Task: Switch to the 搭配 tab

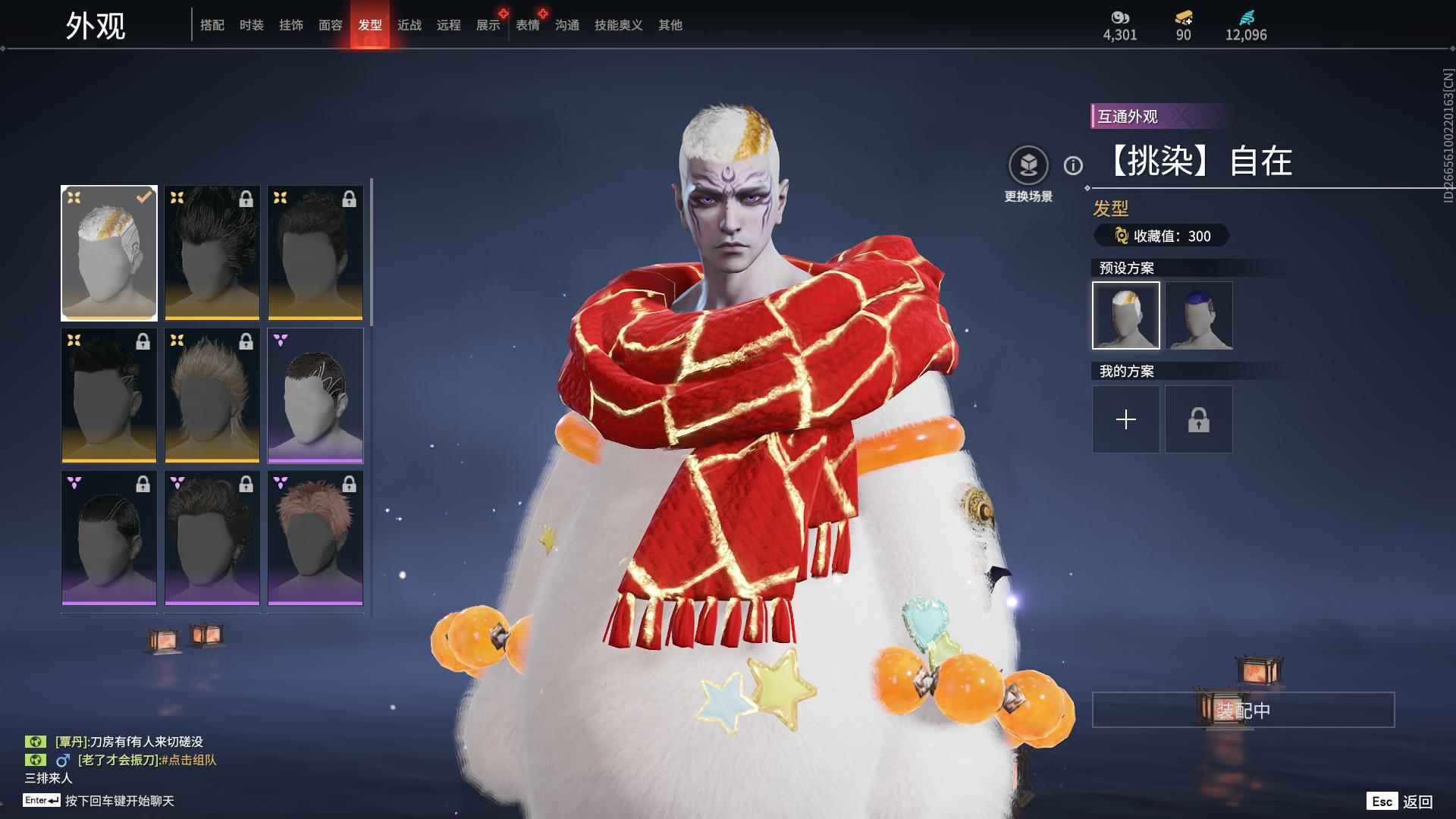Action: [212, 25]
